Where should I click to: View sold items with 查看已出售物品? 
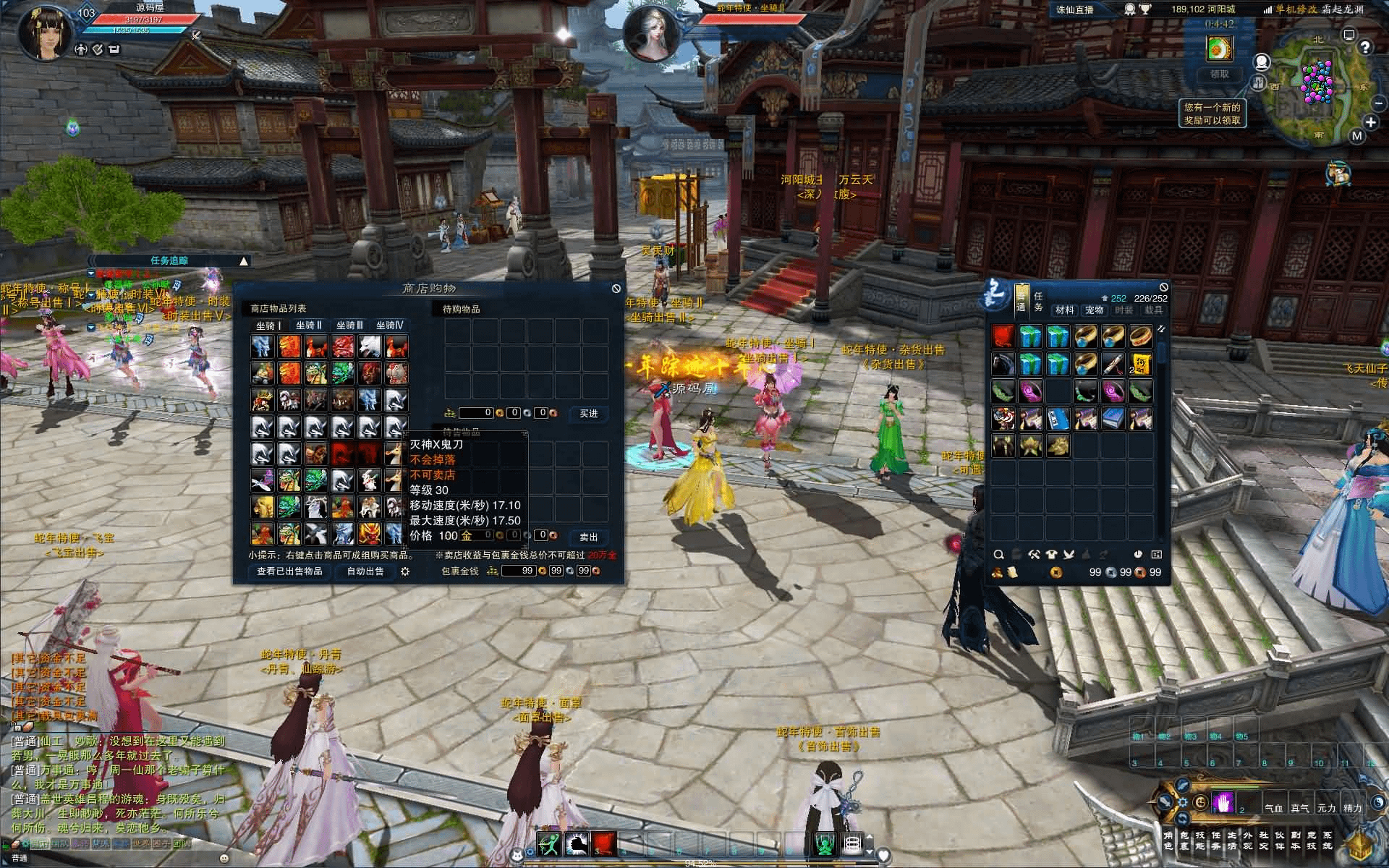coord(289,571)
